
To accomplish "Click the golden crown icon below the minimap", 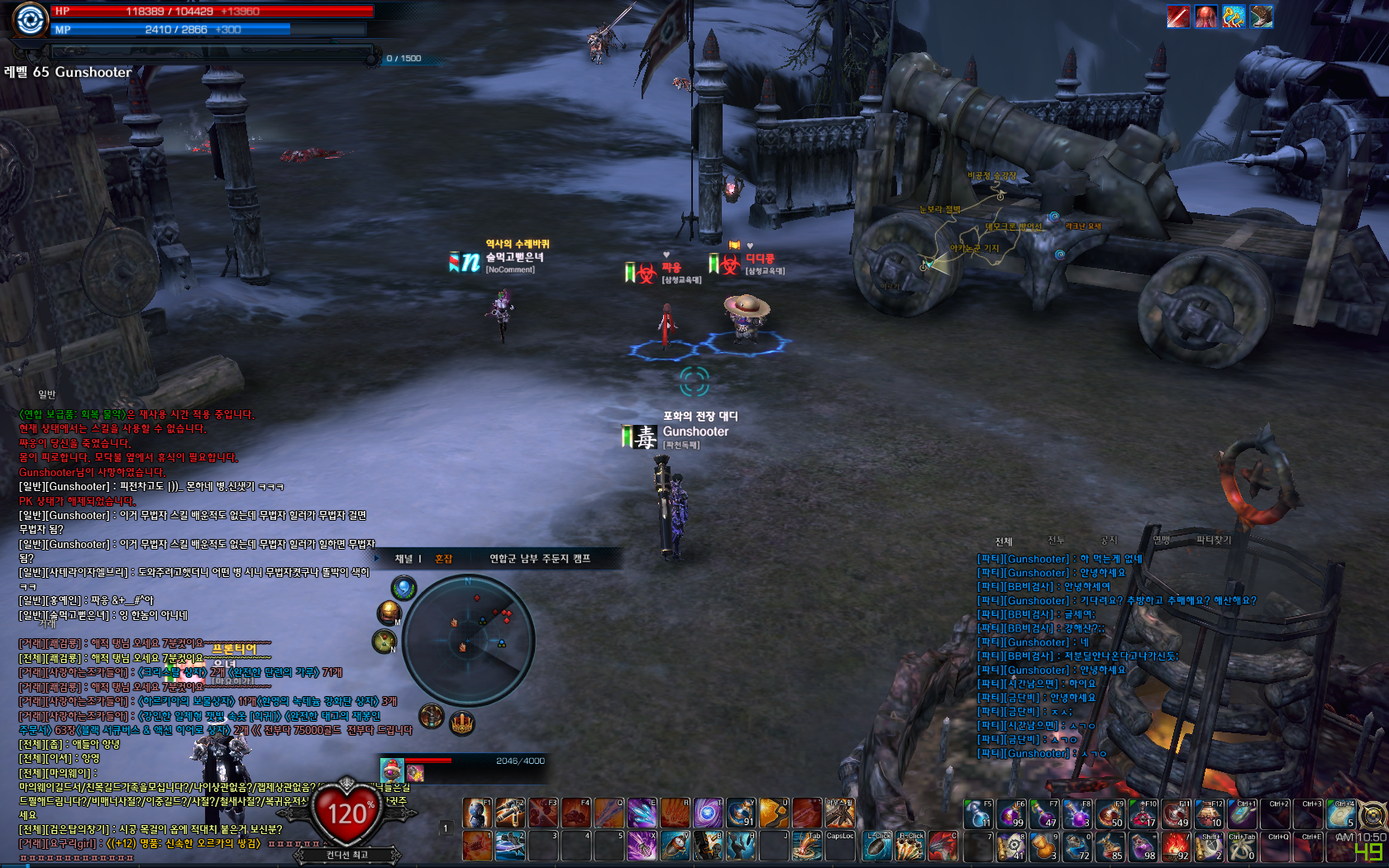I will (461, 723).
